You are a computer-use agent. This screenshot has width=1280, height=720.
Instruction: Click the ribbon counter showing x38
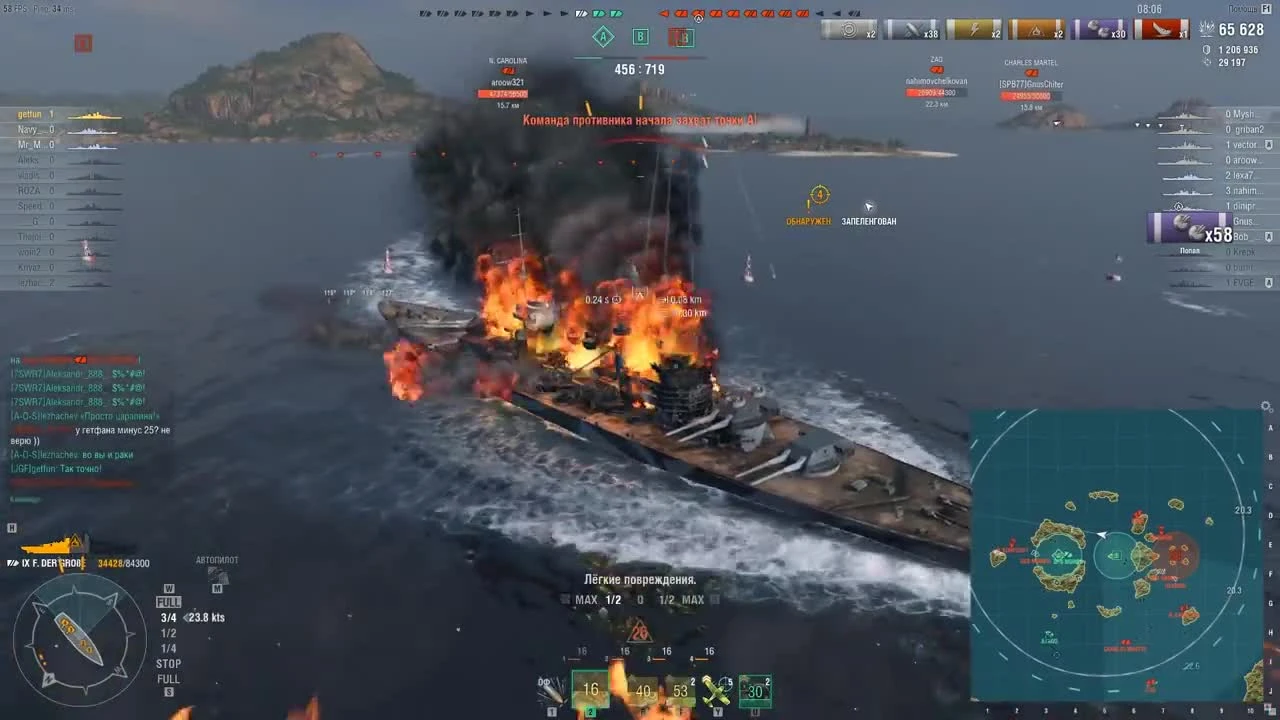(915, 30)
